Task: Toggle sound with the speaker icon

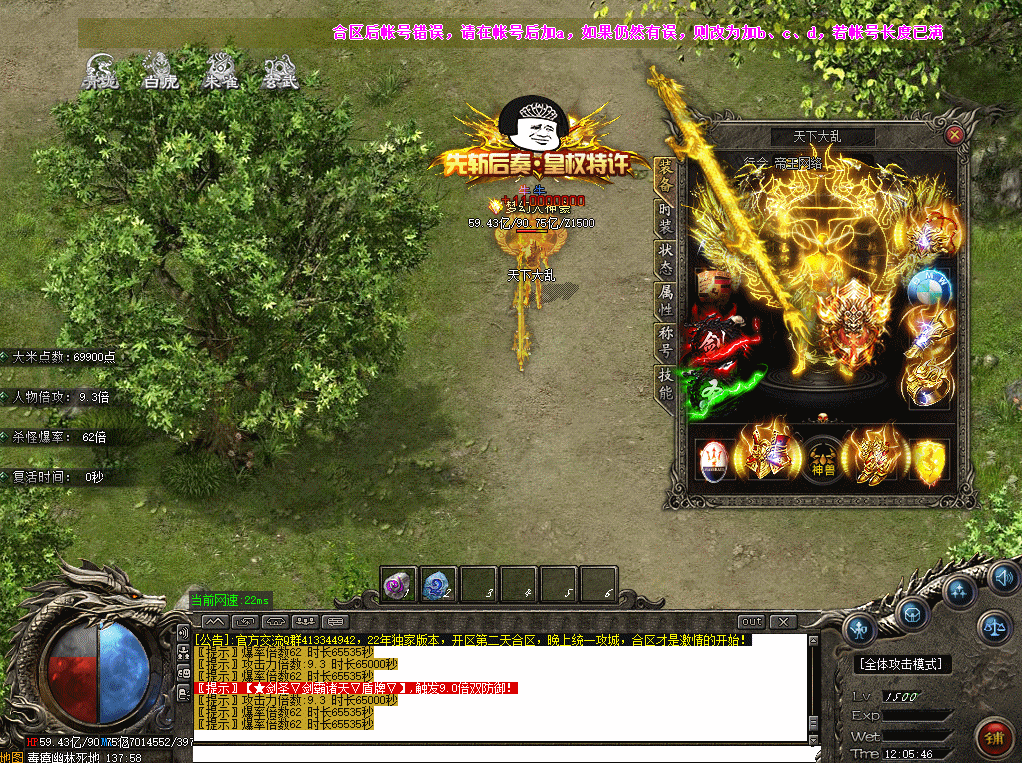Action: pos(1003,578)
